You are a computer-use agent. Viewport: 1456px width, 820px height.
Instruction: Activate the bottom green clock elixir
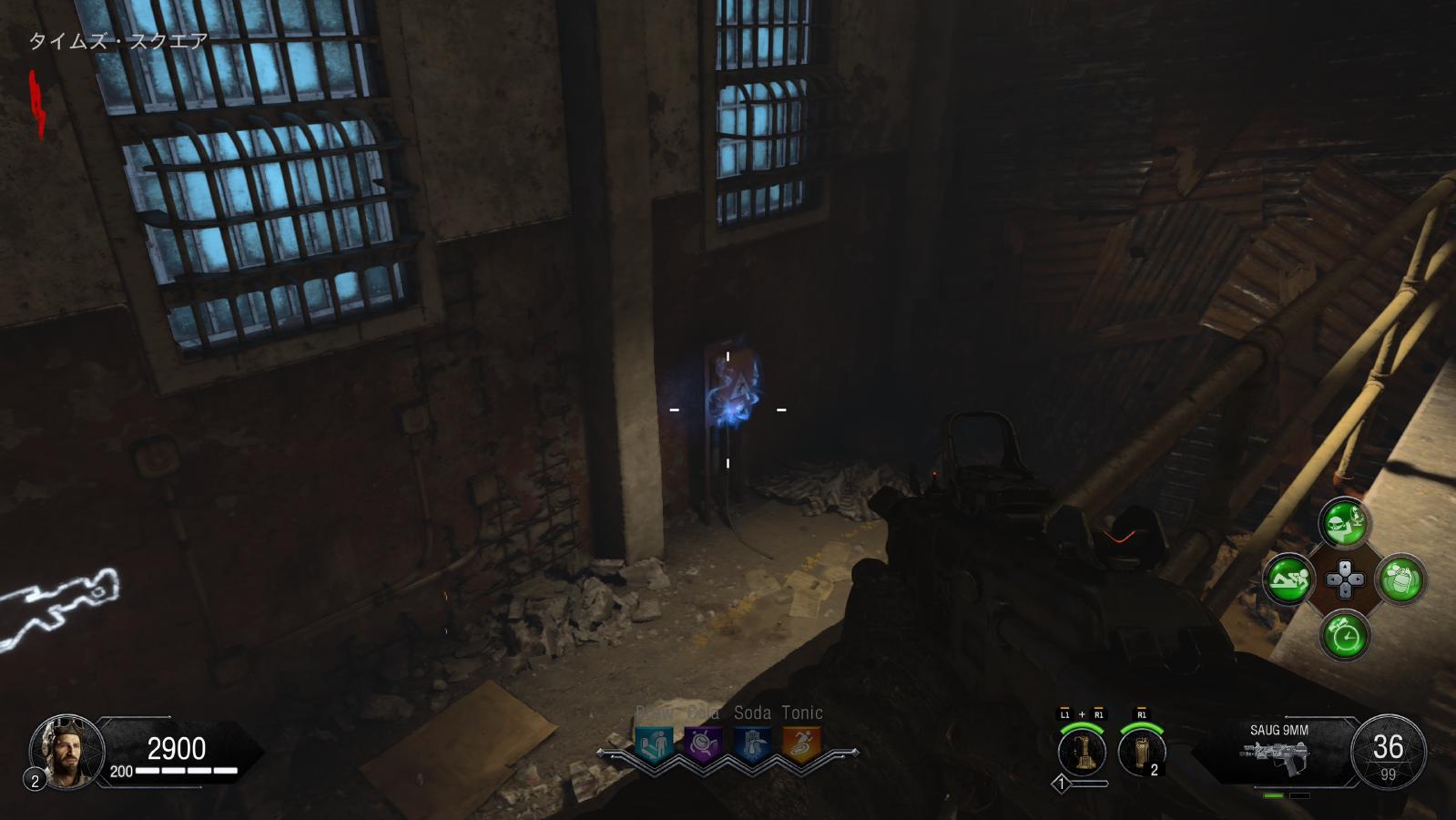(x=1344, y=634)
